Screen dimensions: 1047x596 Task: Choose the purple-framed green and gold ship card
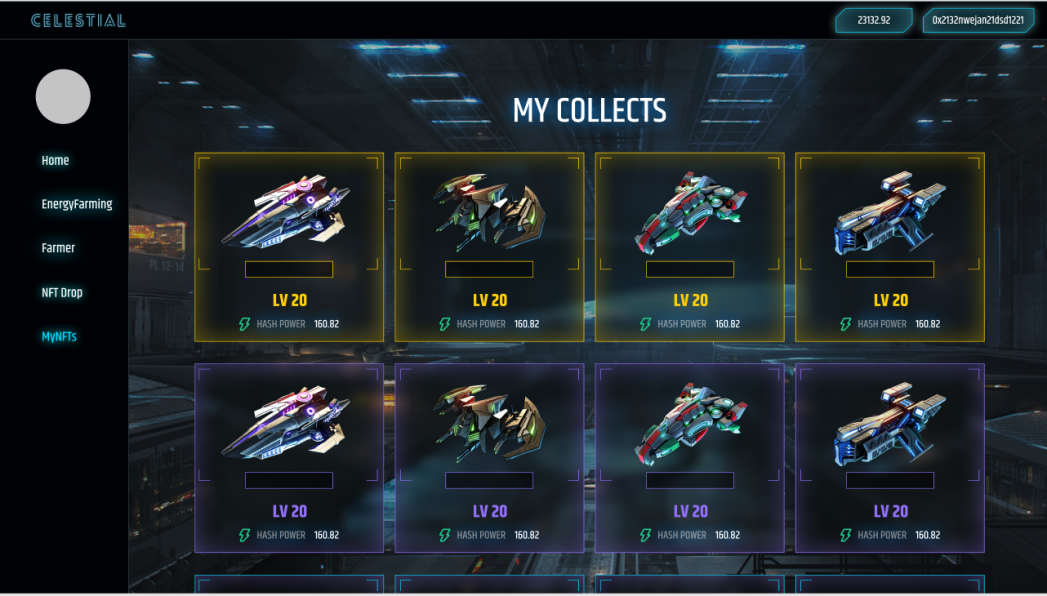pos(489,457)
